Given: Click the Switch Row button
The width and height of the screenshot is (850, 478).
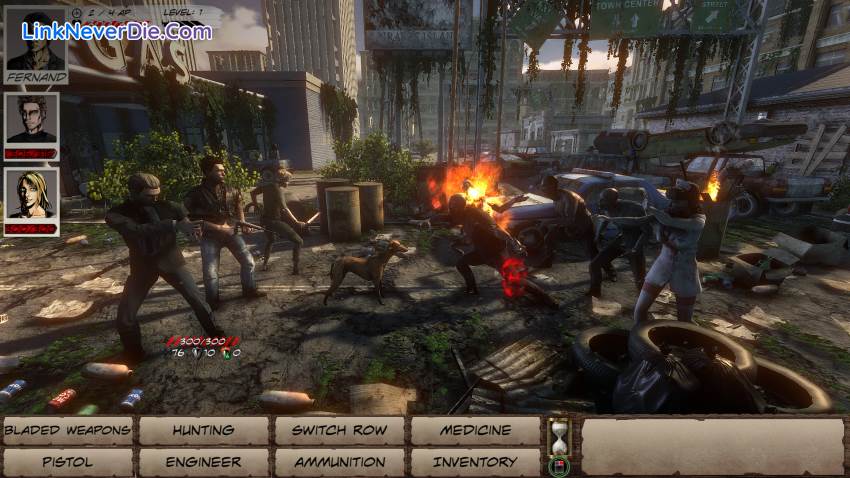Looking at the screenshot, I should 339,431.
